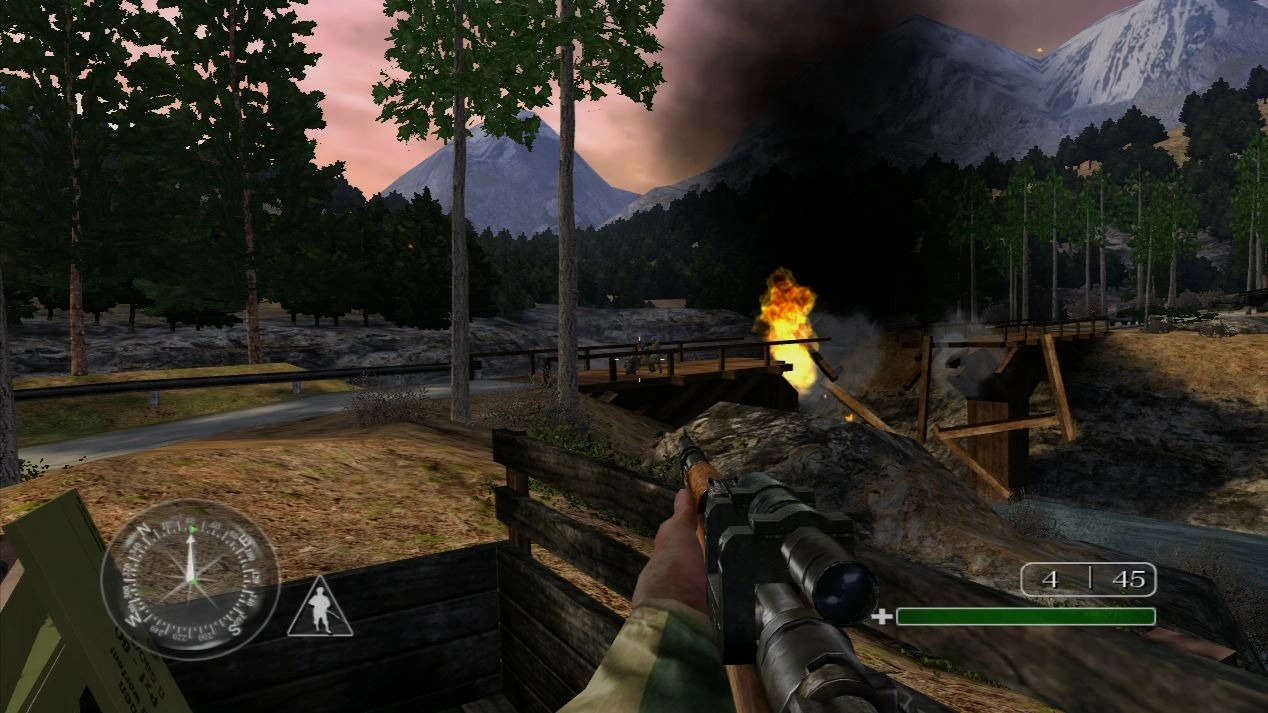Select the soldier stance triangle icon
Image resolution: width=1268 pixels, height=713 pixels.
point(320,610)
